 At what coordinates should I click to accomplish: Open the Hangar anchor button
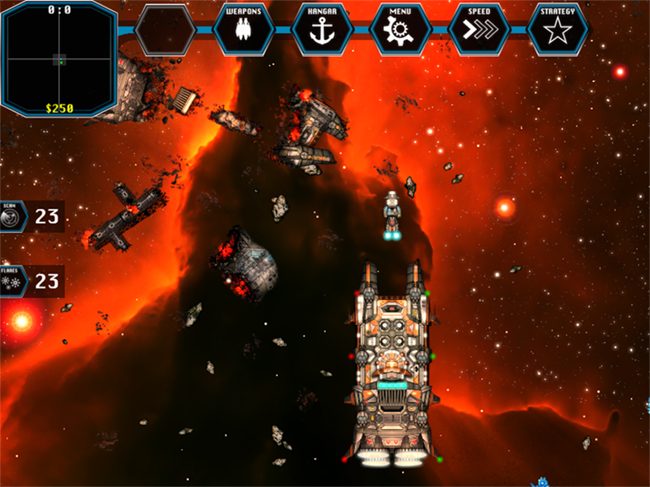pyautogui.click(x=322, y=29)
